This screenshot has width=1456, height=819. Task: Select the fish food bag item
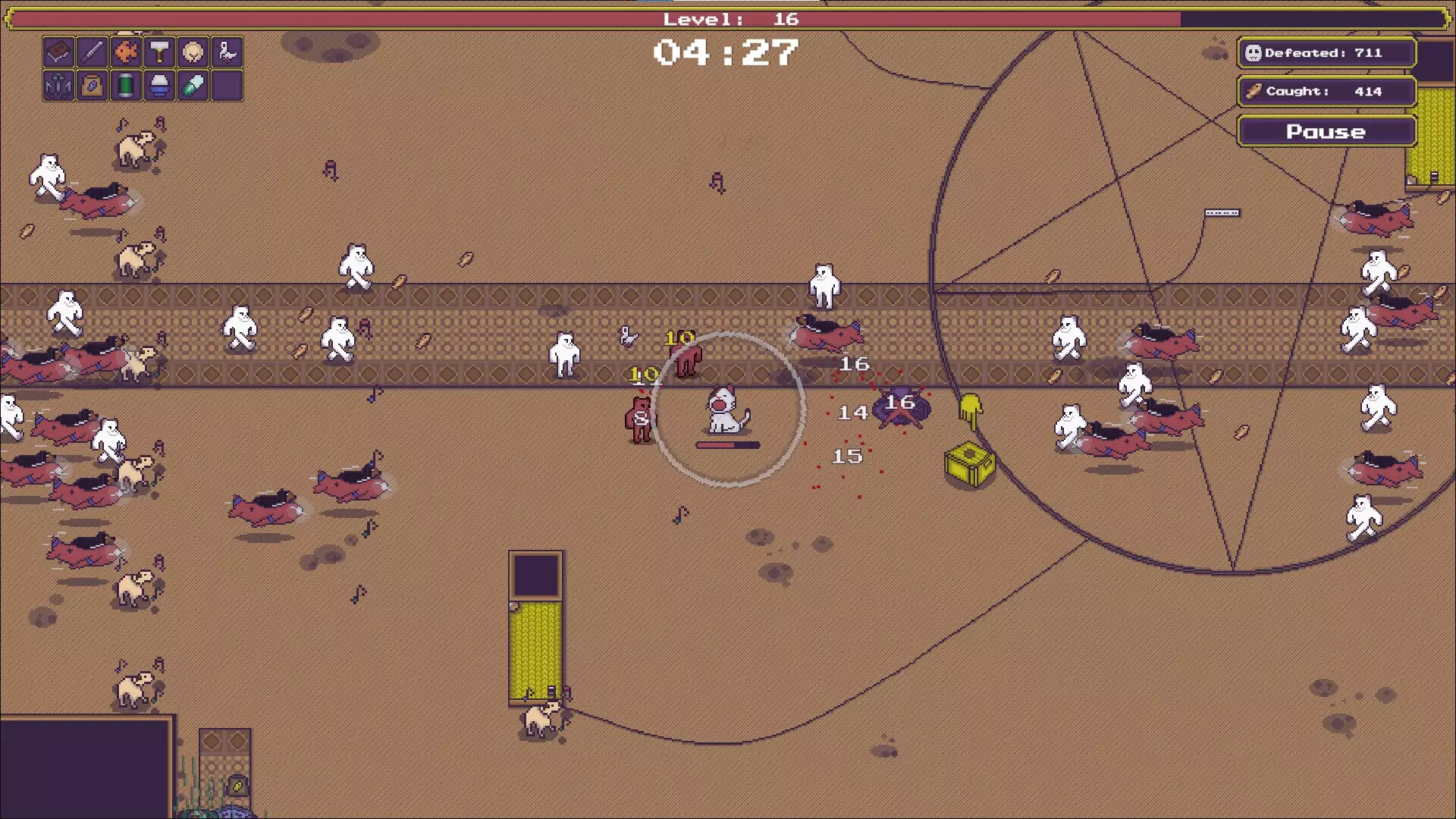[x=93, y=86]
